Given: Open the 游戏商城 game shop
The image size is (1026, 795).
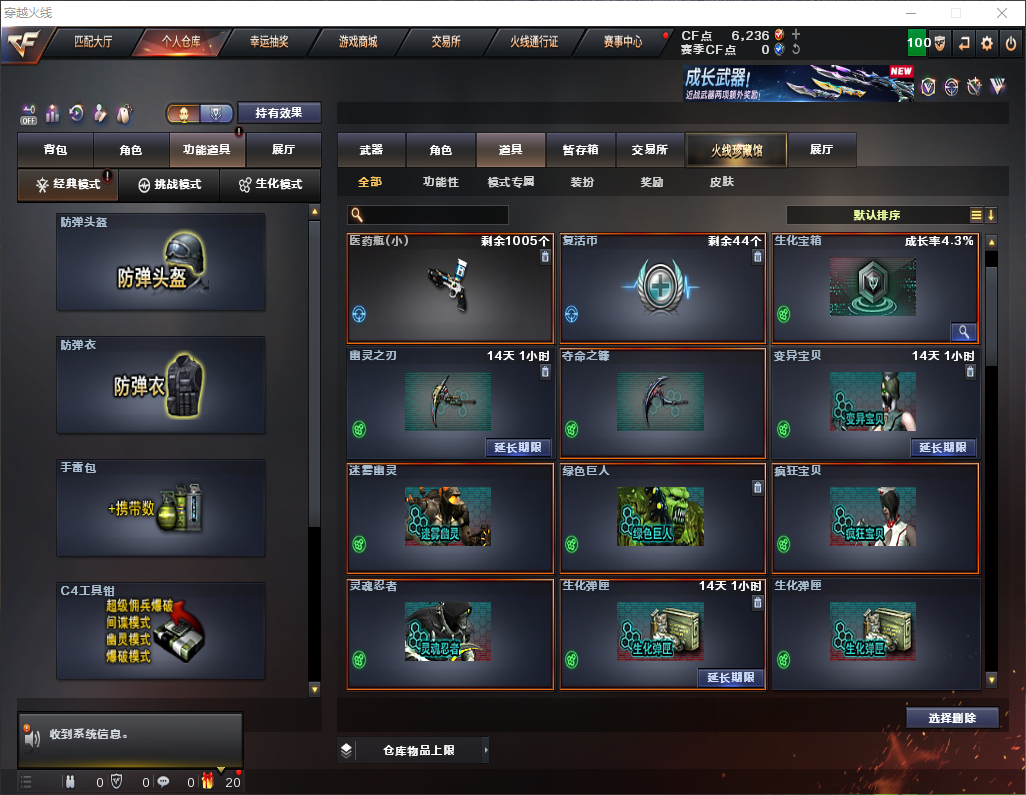Looking at the screenshot, I should [x=357, y=42].
